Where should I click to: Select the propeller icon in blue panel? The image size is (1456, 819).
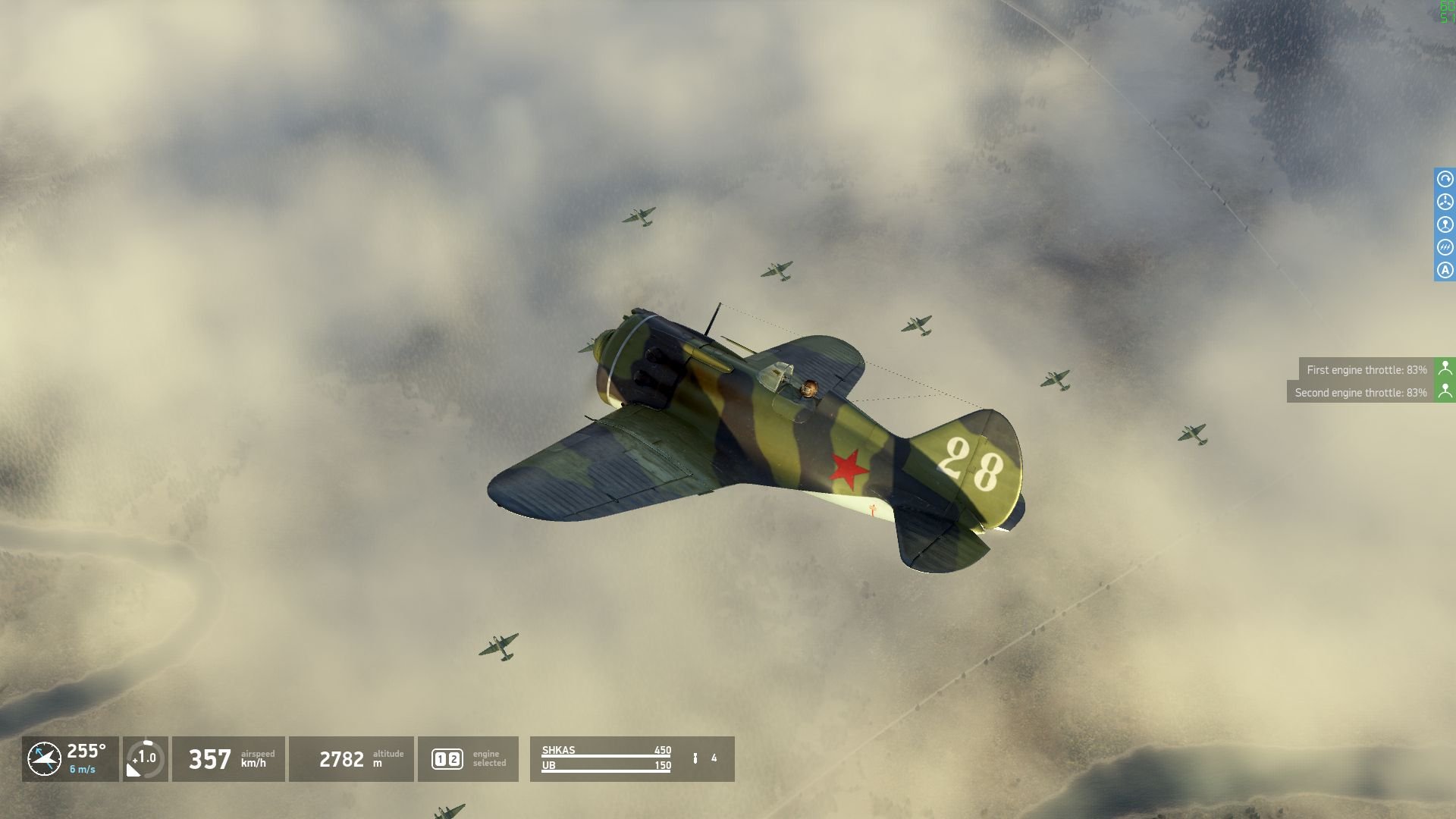pyautogui.click(x=1445, y=202)
